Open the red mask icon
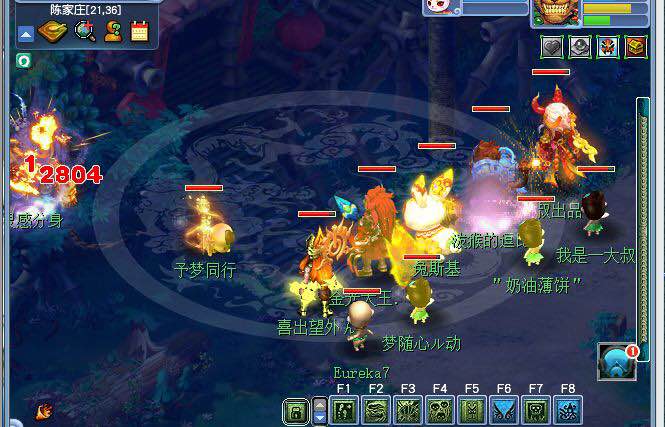This screenshot has width=665, height=427. point(607,47)
